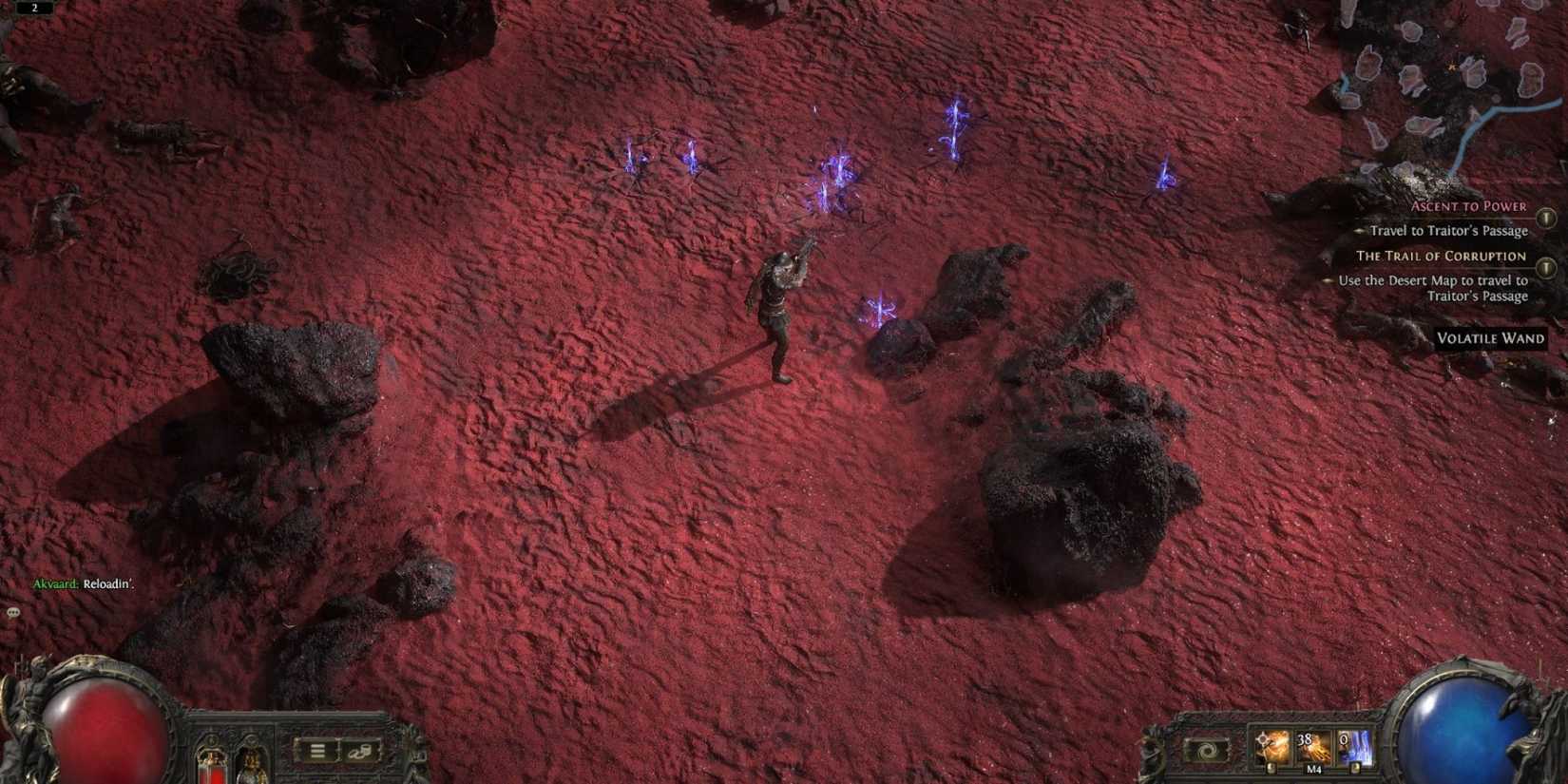Expand the quest objective for Traitor's Passage

point(1448,230)
